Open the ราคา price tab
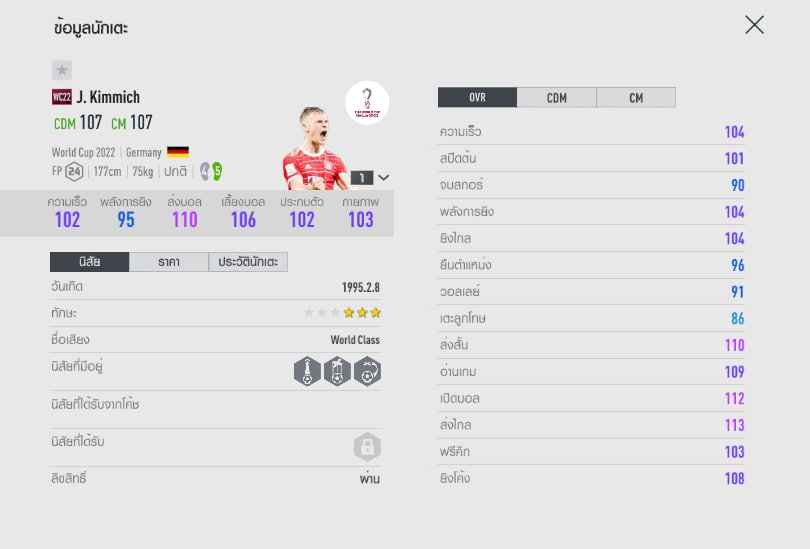Viewport: 810px width, 549px height. tap(168, 262)
